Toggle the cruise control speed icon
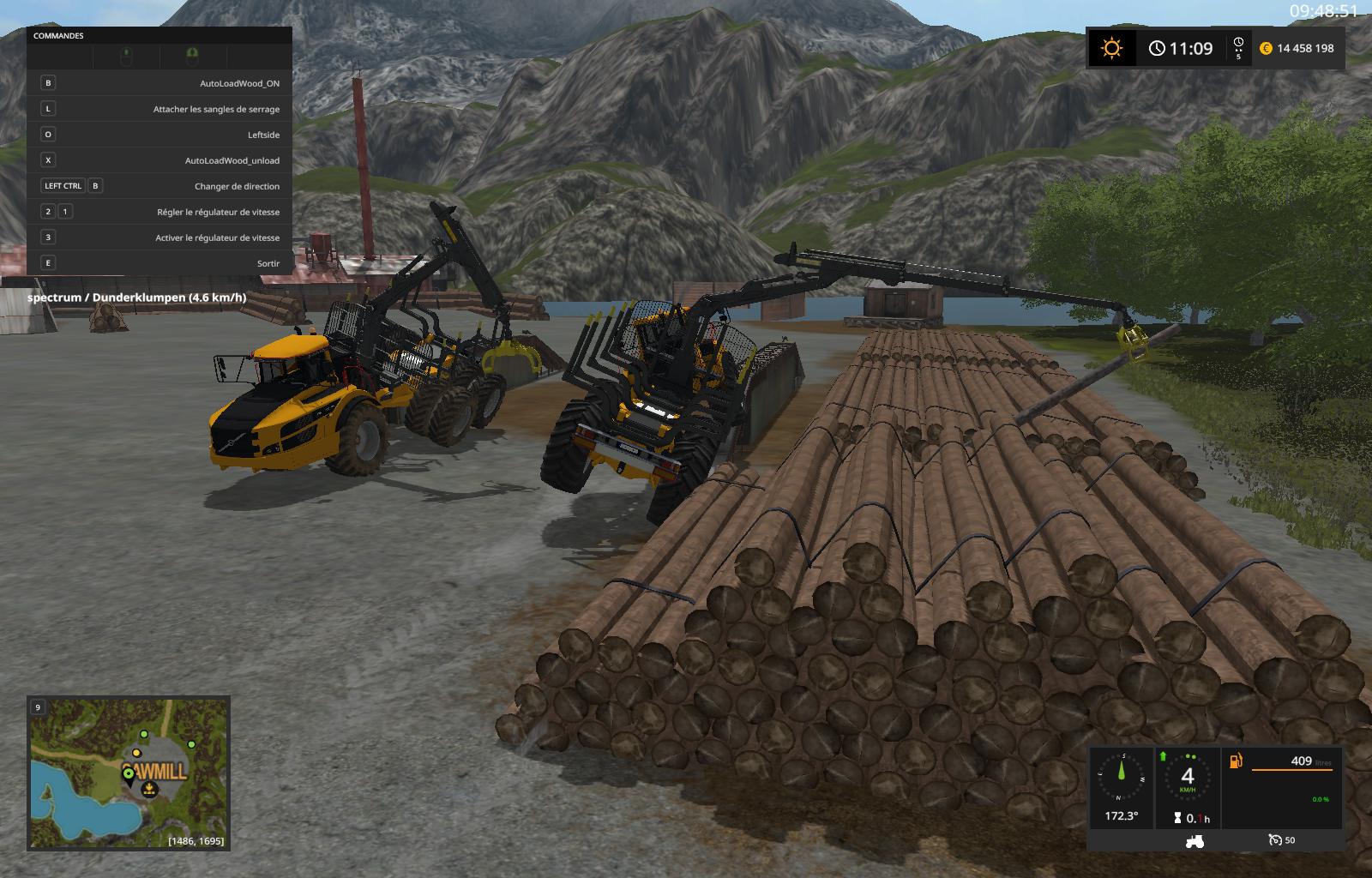Image resolution: width=1372 pixels, height=878 pixels. [x=1274, y=840]
